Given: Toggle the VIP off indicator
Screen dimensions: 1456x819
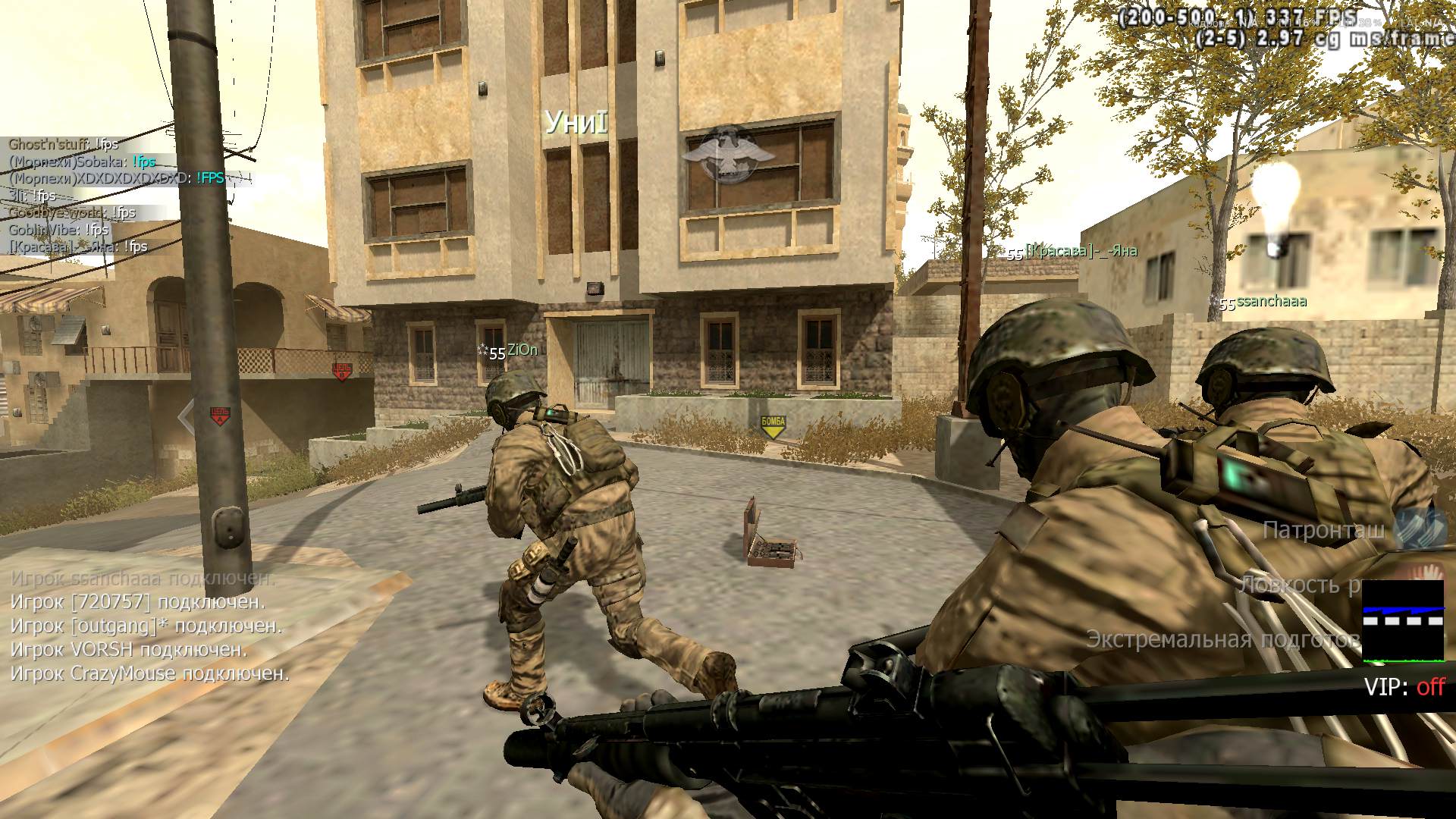Looking at the screenshot, I should point(1404,687).
